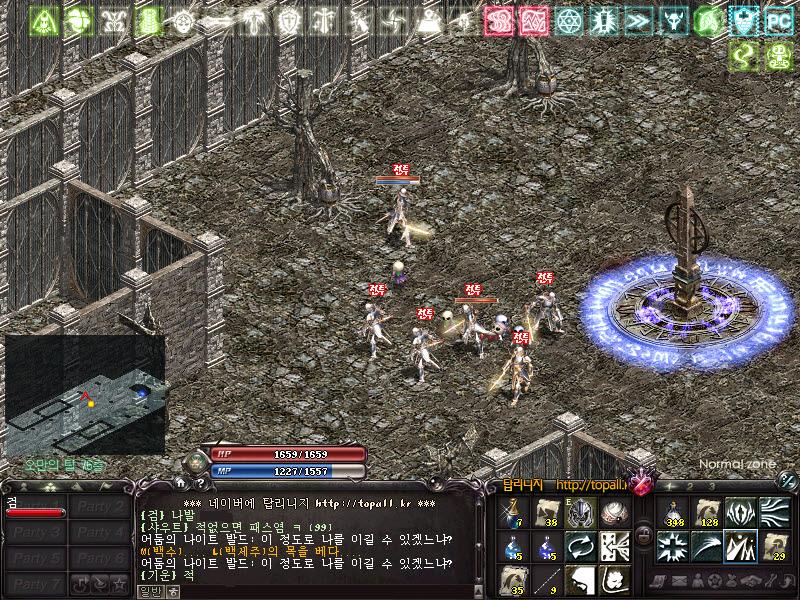The height and width of the screenshot is (600, 800).
Task: Switch to hotbar page 3
Action: coord(712,486)
